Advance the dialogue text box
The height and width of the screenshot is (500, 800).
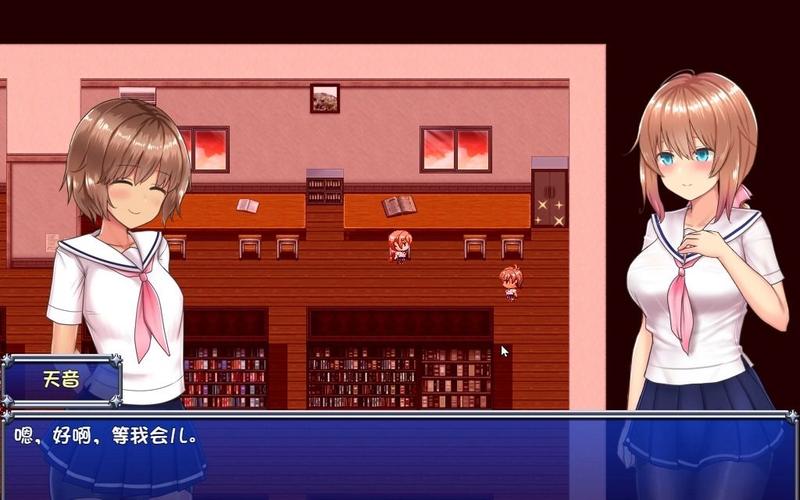(400, 455)
